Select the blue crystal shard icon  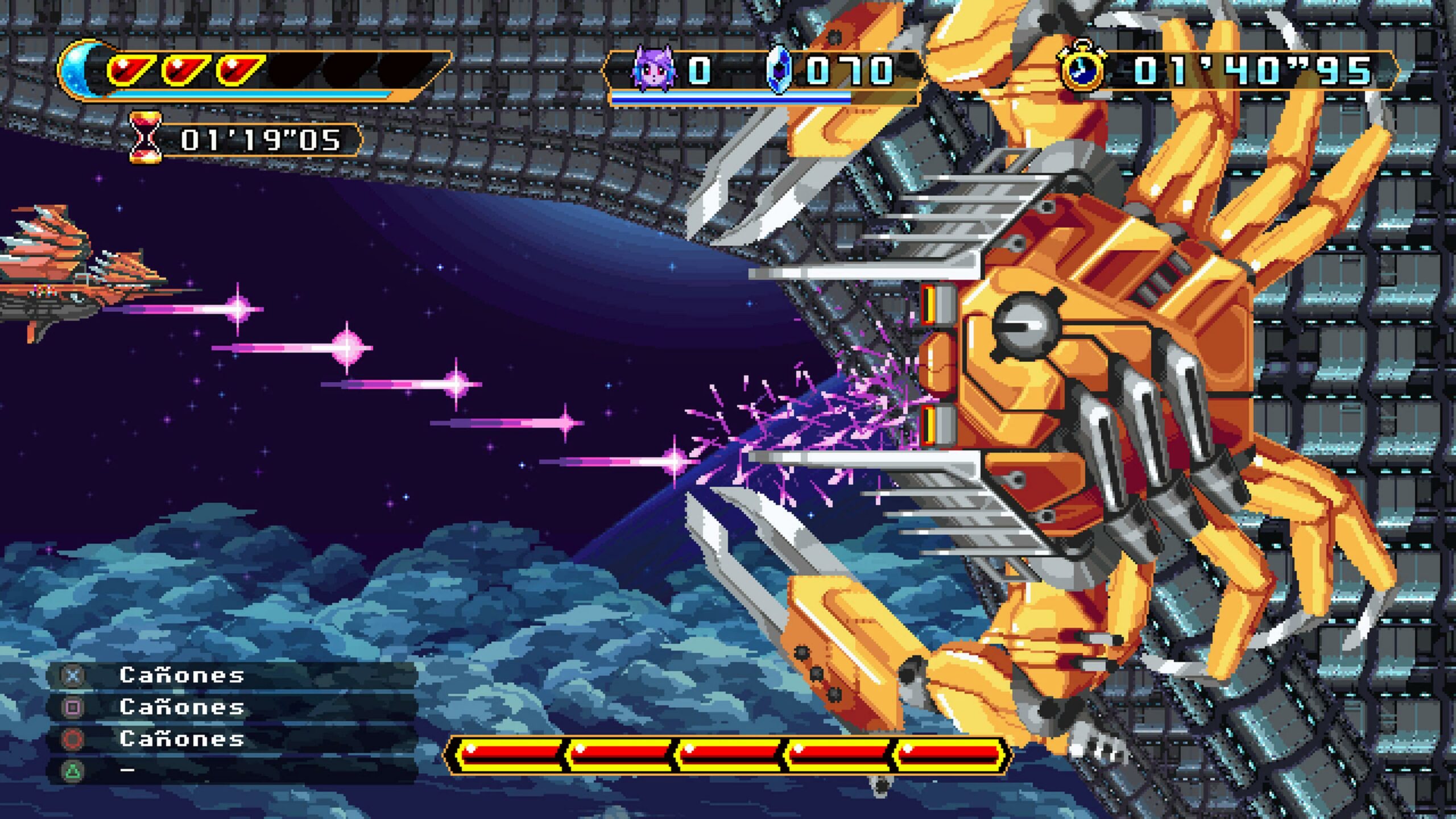point(779,71)
